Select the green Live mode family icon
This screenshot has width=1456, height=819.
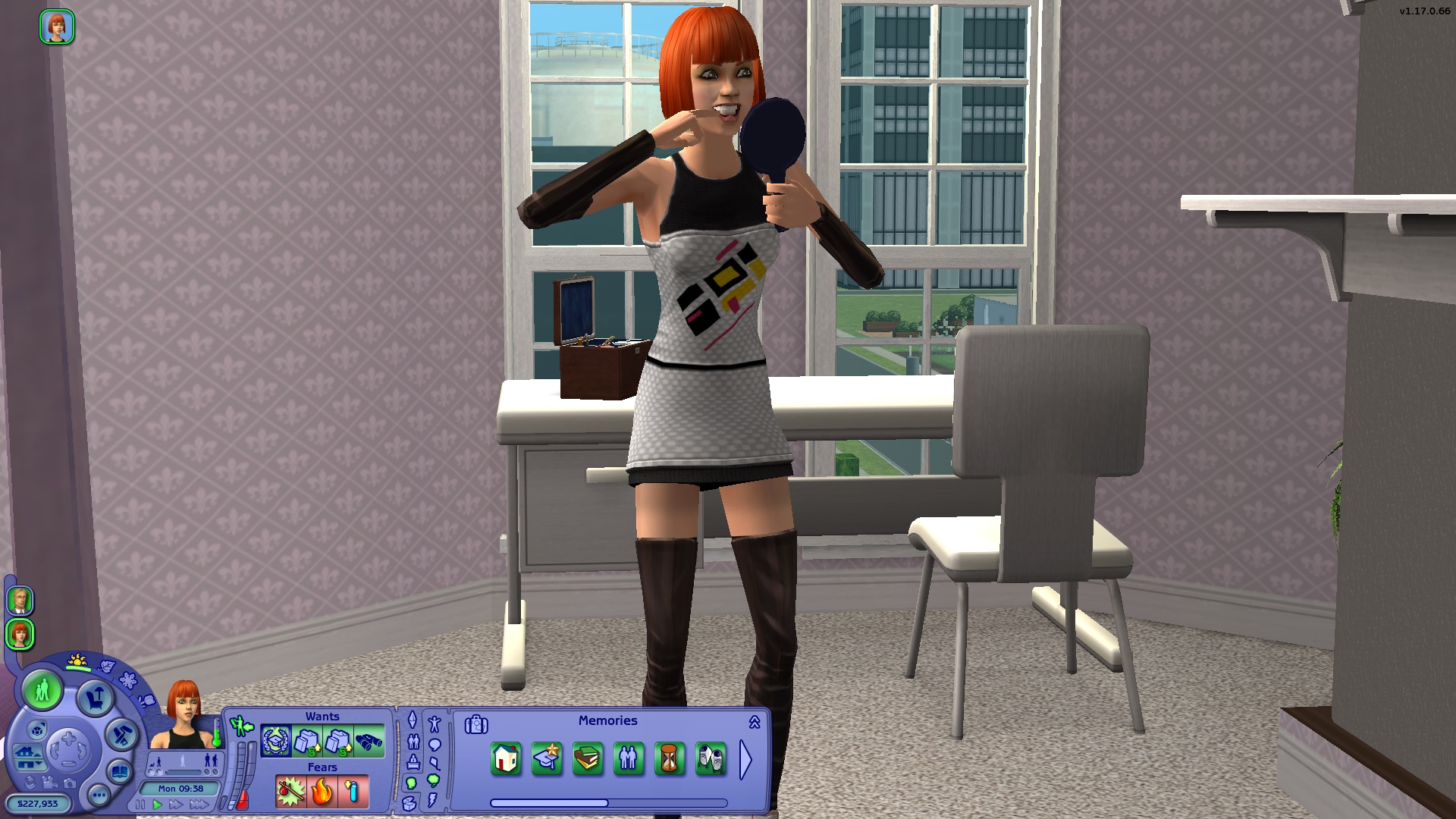coord(42,690)
